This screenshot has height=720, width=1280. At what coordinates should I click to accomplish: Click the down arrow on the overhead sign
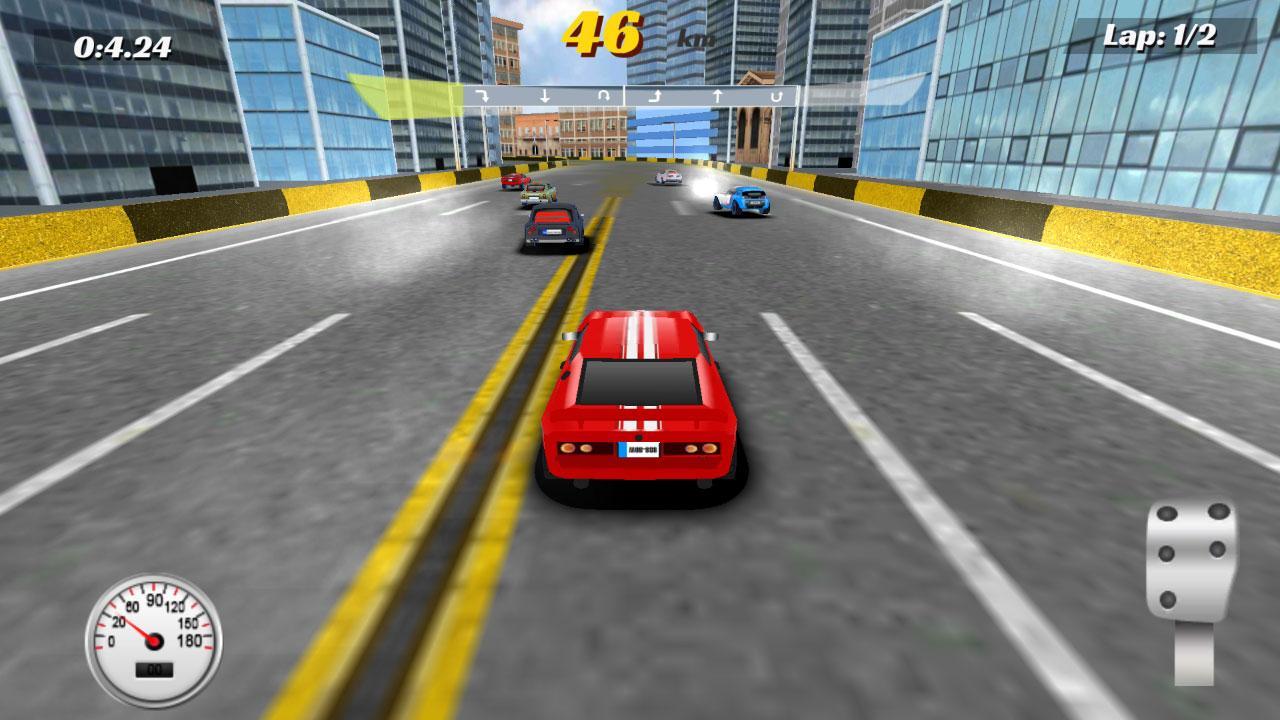[x=544, y=95]
